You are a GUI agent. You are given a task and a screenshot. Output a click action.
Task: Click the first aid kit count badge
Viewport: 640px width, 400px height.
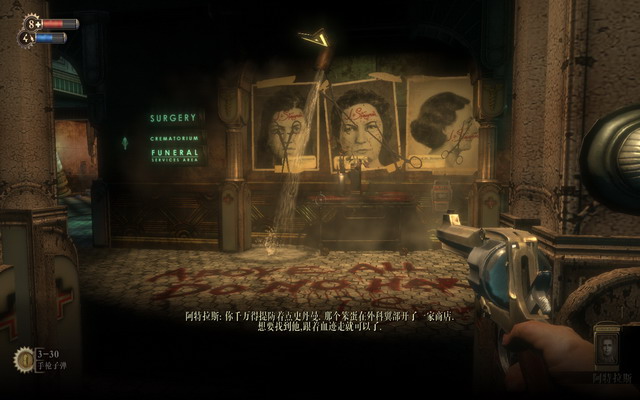point(30,22)
